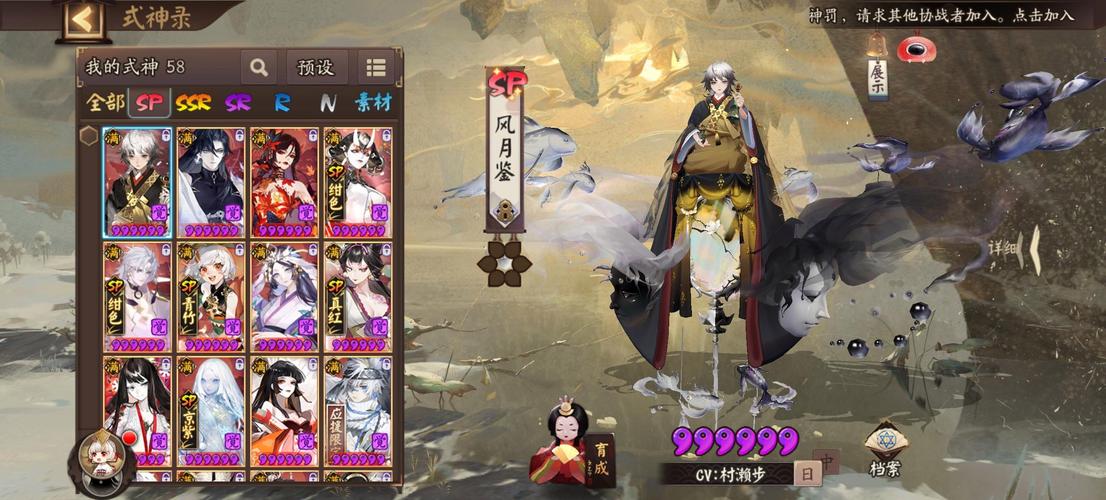Toggle the list view button
This screenshot has height=500, width=1106.
[376, 68]
